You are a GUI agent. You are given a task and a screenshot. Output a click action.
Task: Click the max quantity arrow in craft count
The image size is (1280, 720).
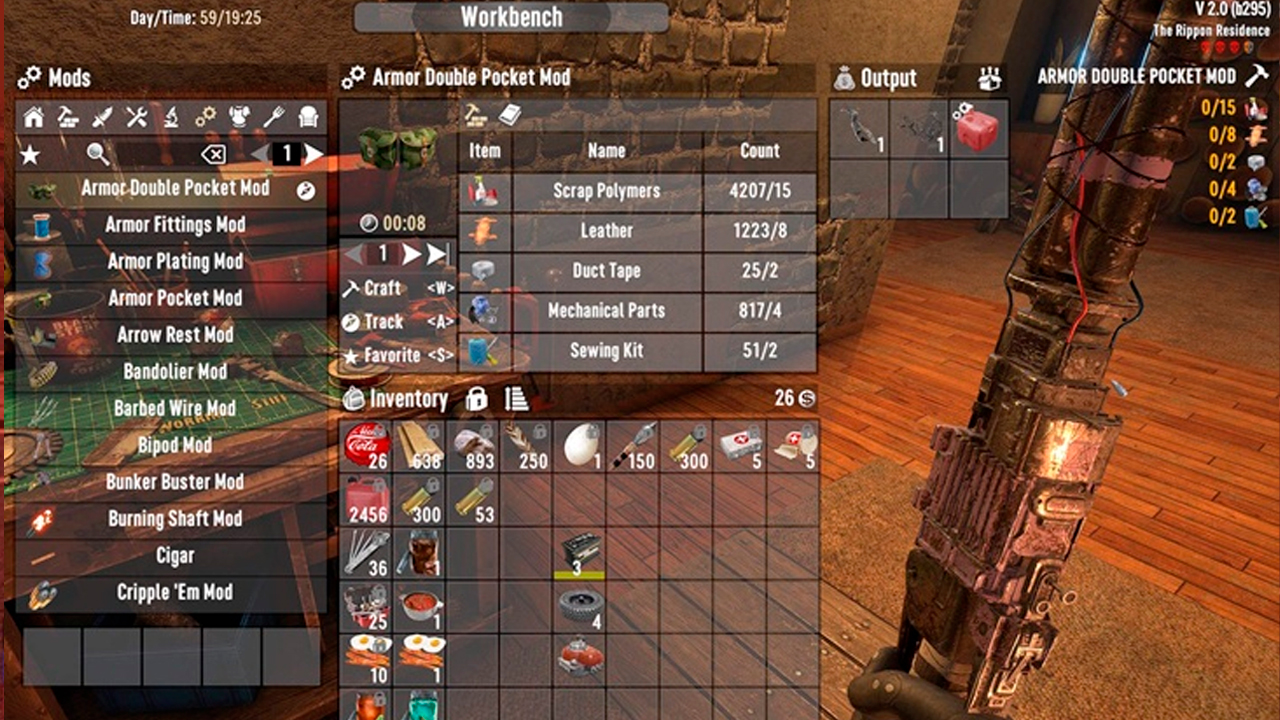434,253
